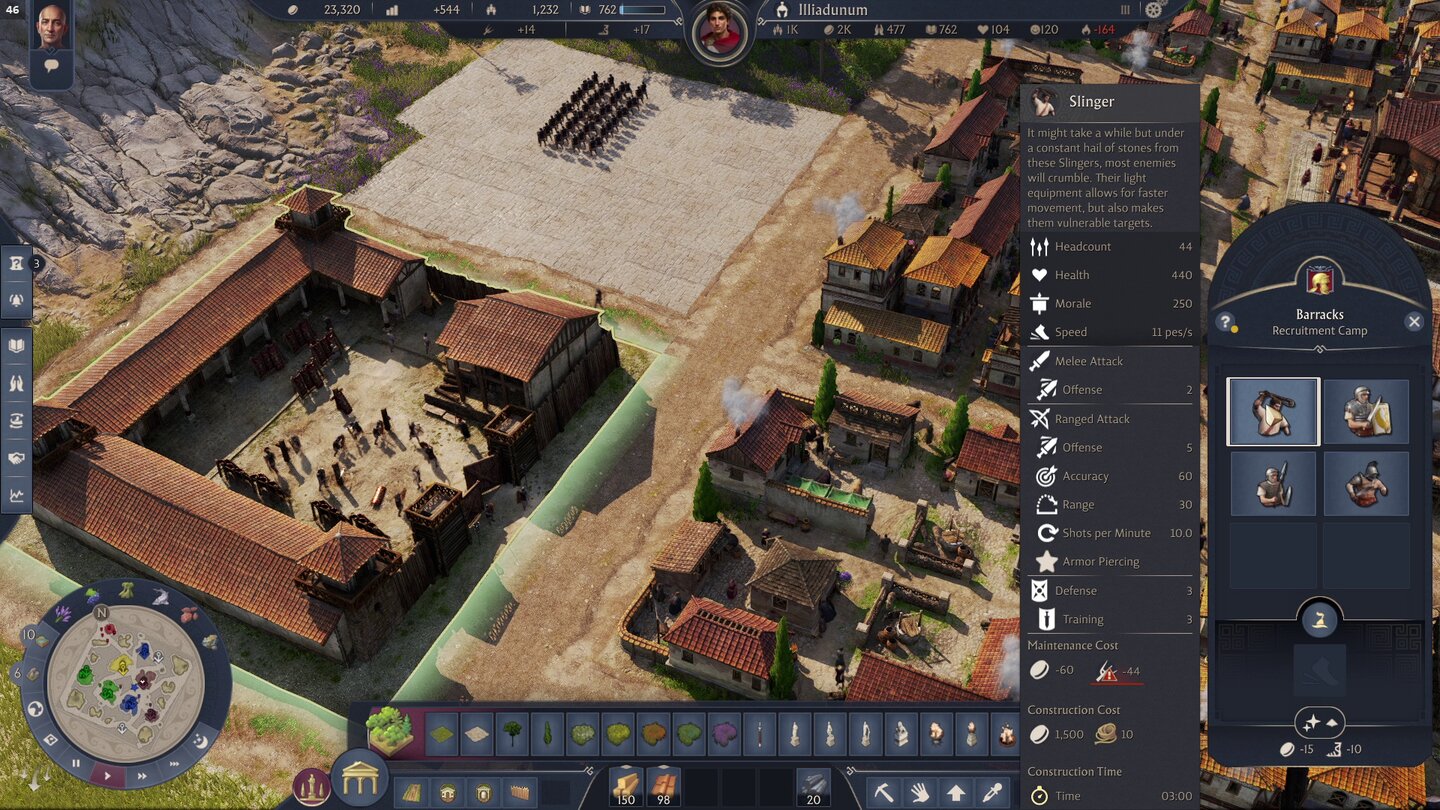This screenshot has height=810, width=1440.
Task: Close the Barracks panel
Action: point(1414,321)
